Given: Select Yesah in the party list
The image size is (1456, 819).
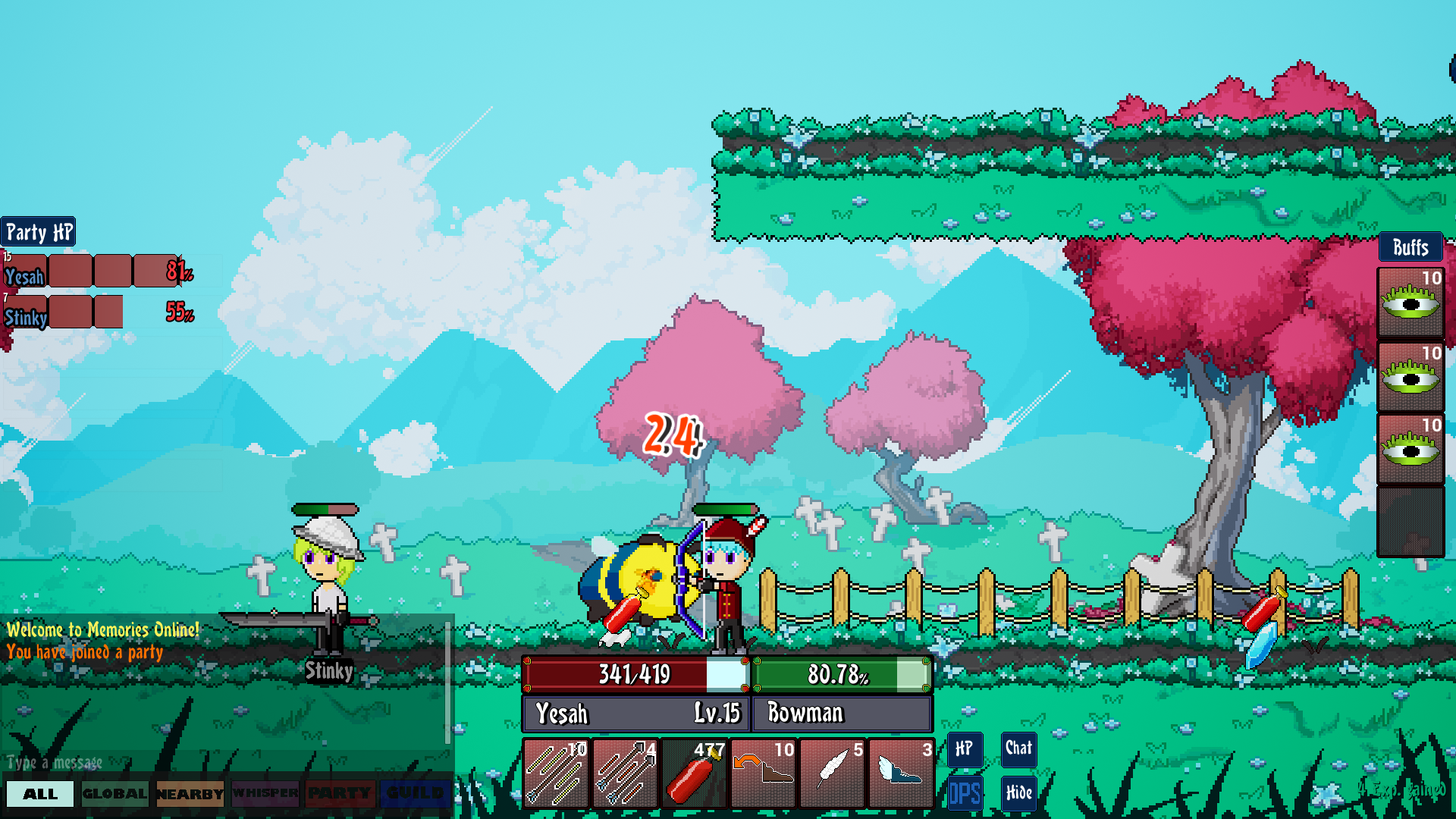Looking at the screenshot, I should (x=24, y=277).
